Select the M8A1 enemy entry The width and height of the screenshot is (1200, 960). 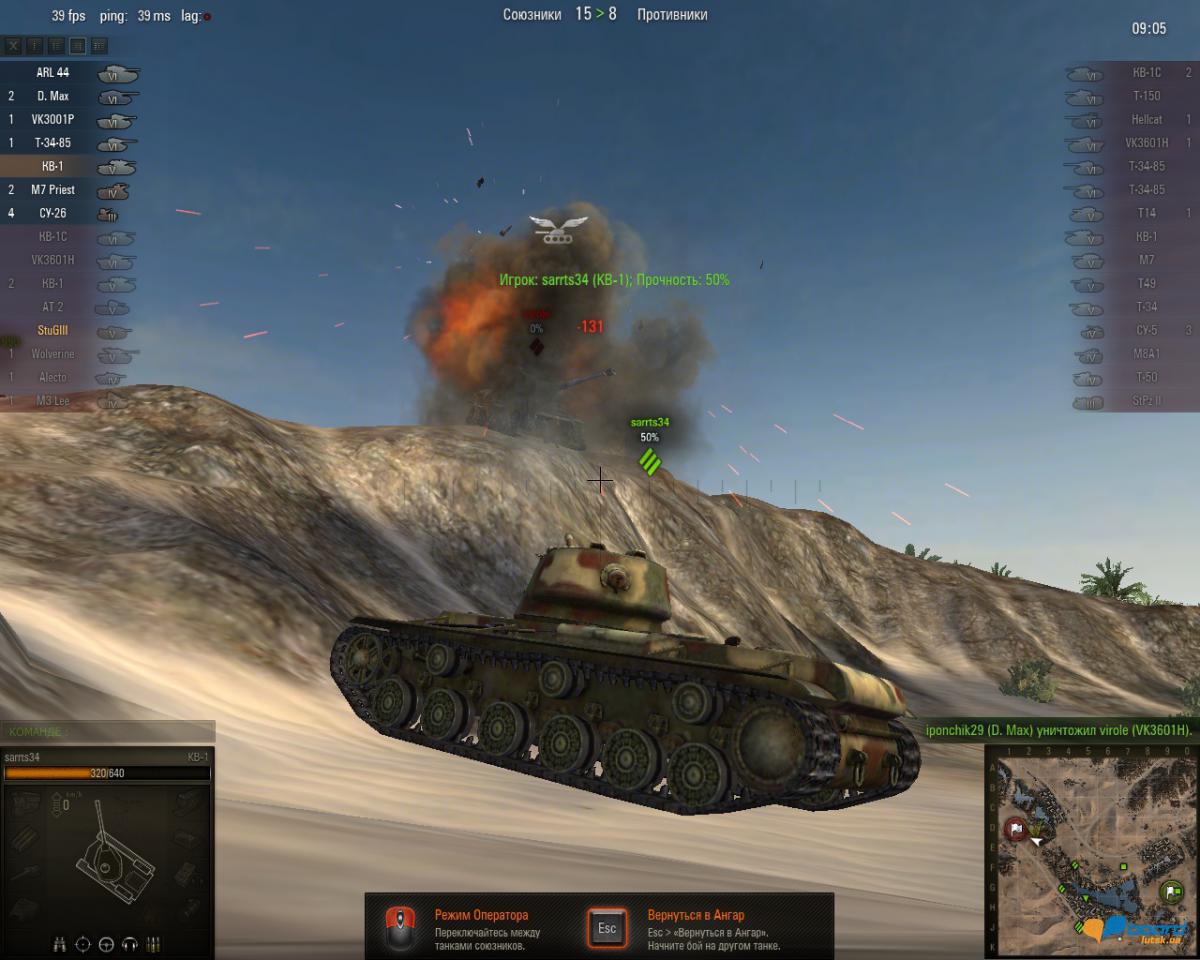(1145, 355)
